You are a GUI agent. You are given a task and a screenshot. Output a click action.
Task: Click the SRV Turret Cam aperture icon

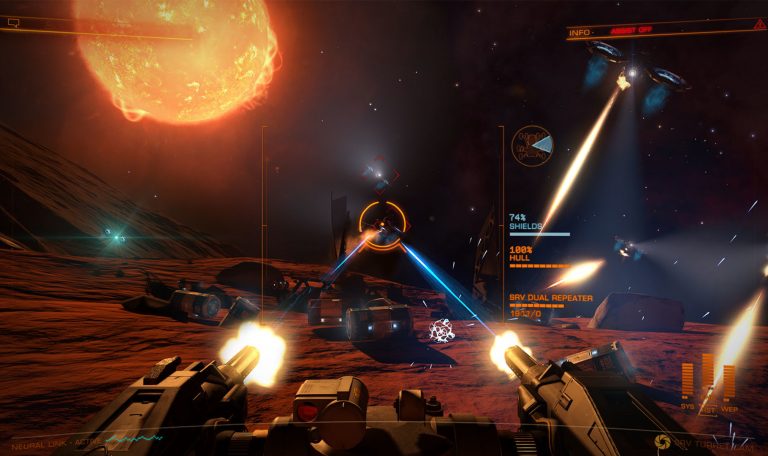662,440
